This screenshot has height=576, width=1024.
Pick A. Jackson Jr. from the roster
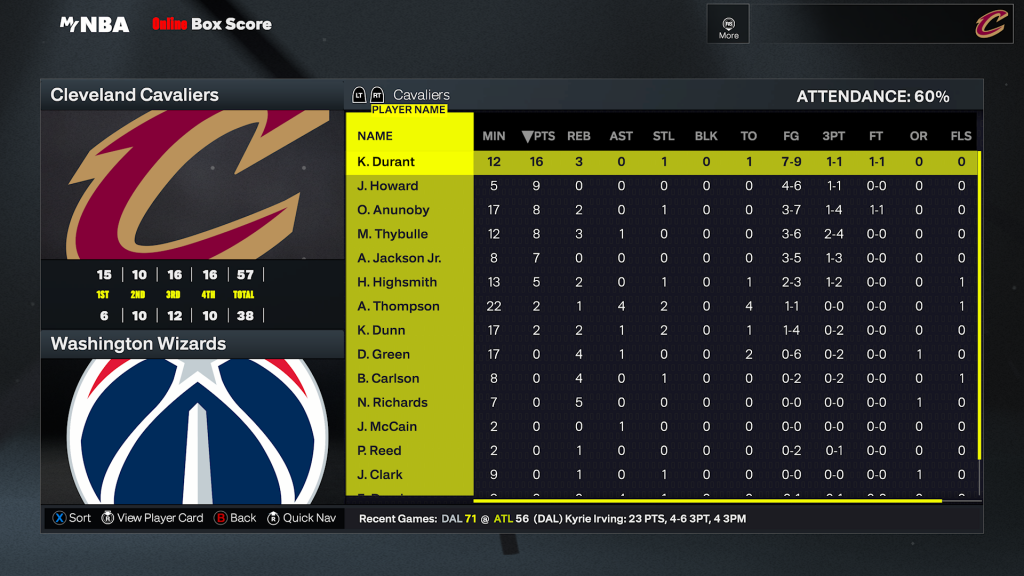coord(399,258)
